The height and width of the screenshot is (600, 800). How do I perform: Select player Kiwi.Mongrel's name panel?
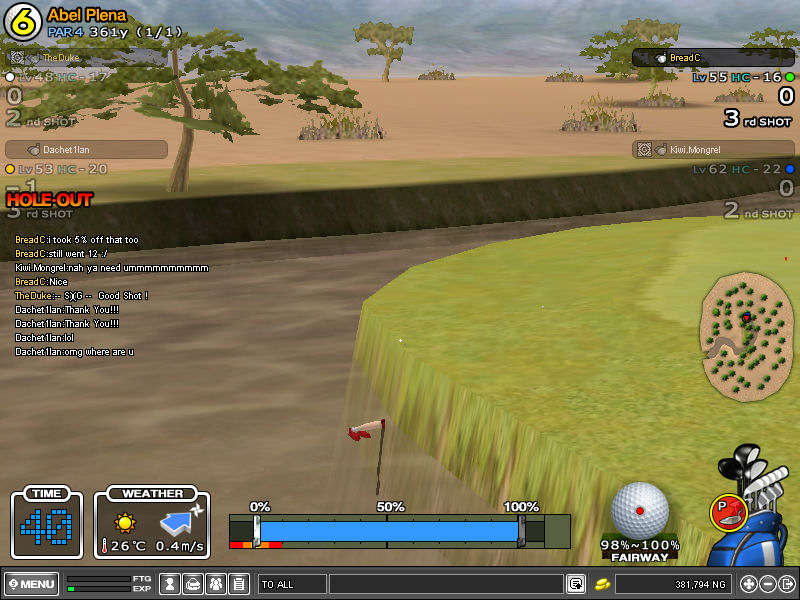coord(712,149)
